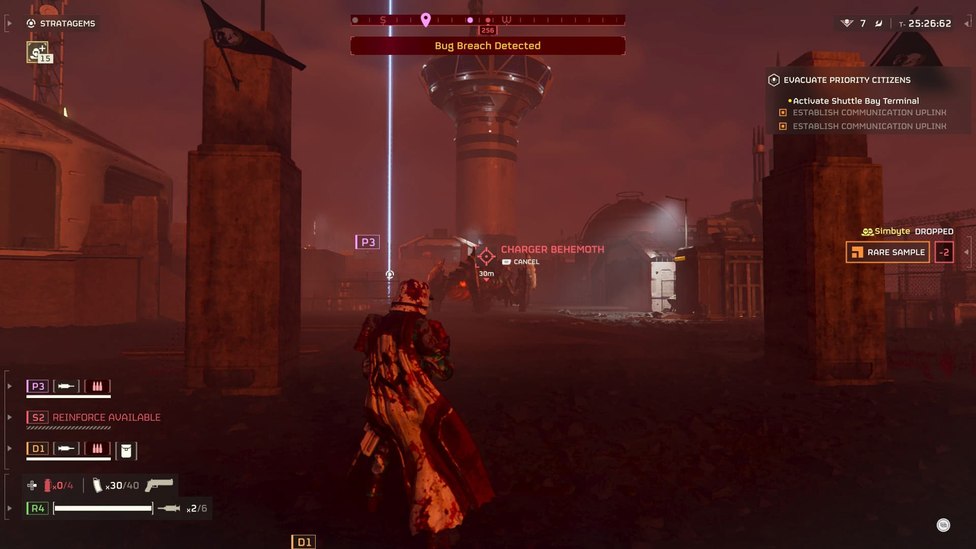
Task: Click the Rare Sample notification
Action: [x=888, y=252]
